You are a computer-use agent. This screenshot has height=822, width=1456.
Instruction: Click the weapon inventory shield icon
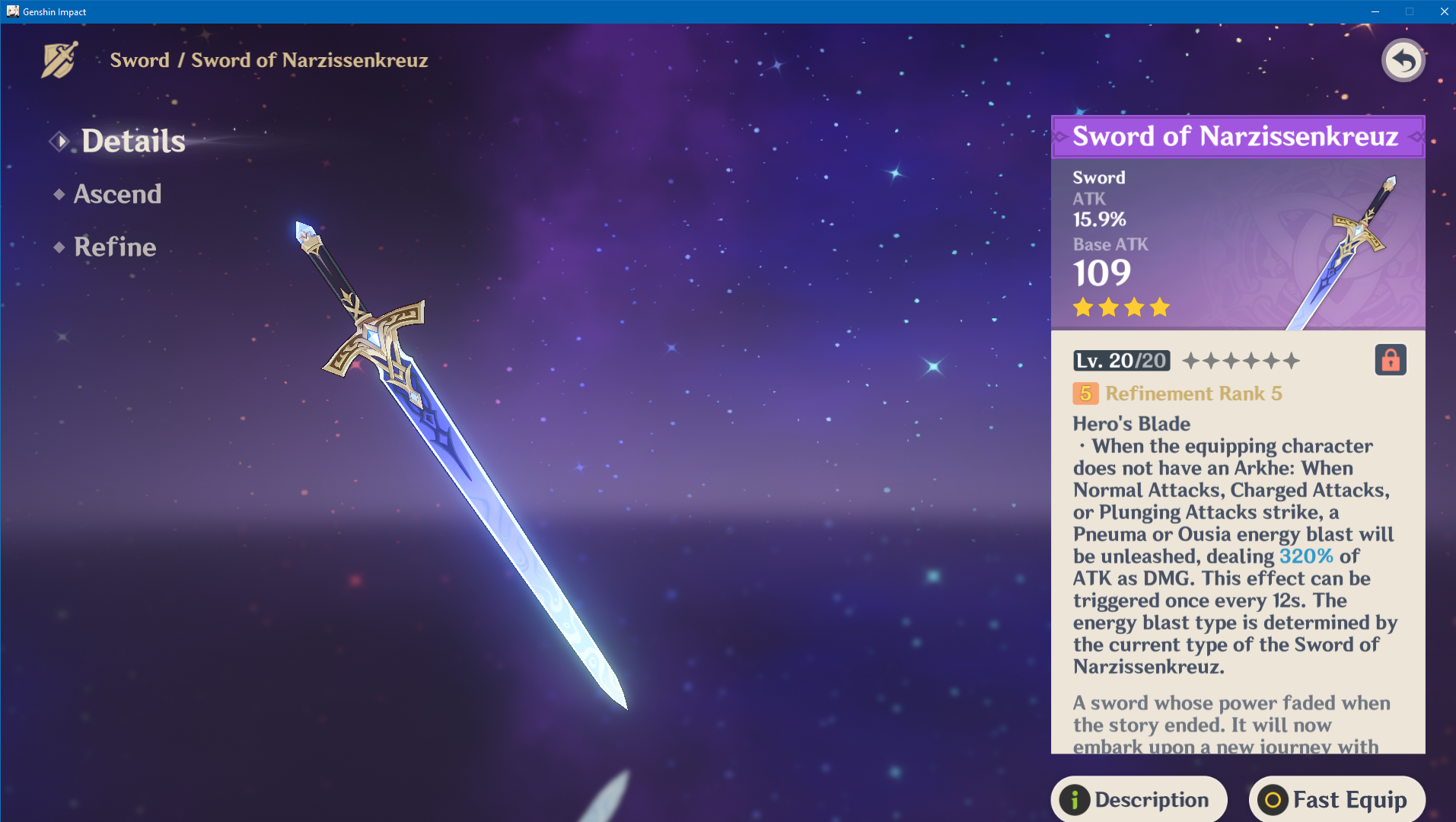click(x=58, y=59)
